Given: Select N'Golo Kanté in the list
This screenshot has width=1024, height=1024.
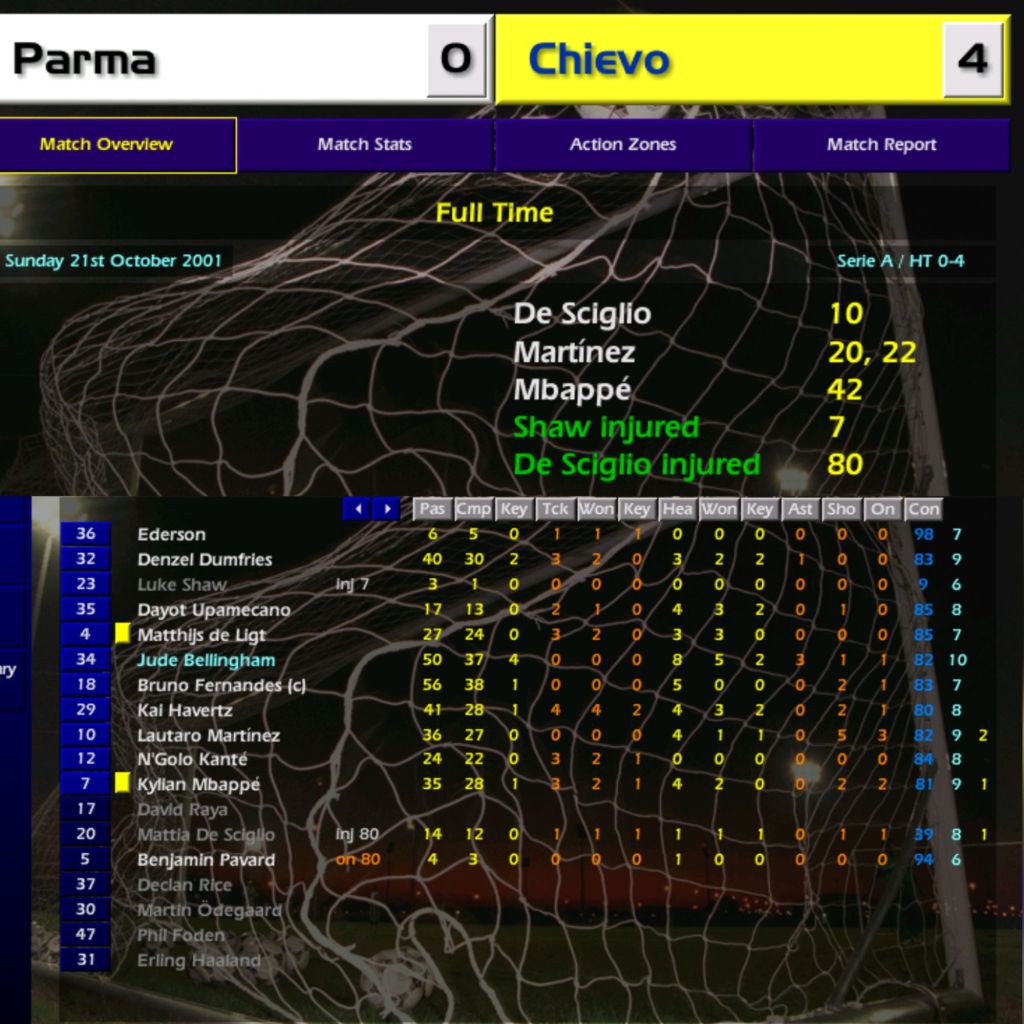Looking at the screenshot, I should (192, 760).
